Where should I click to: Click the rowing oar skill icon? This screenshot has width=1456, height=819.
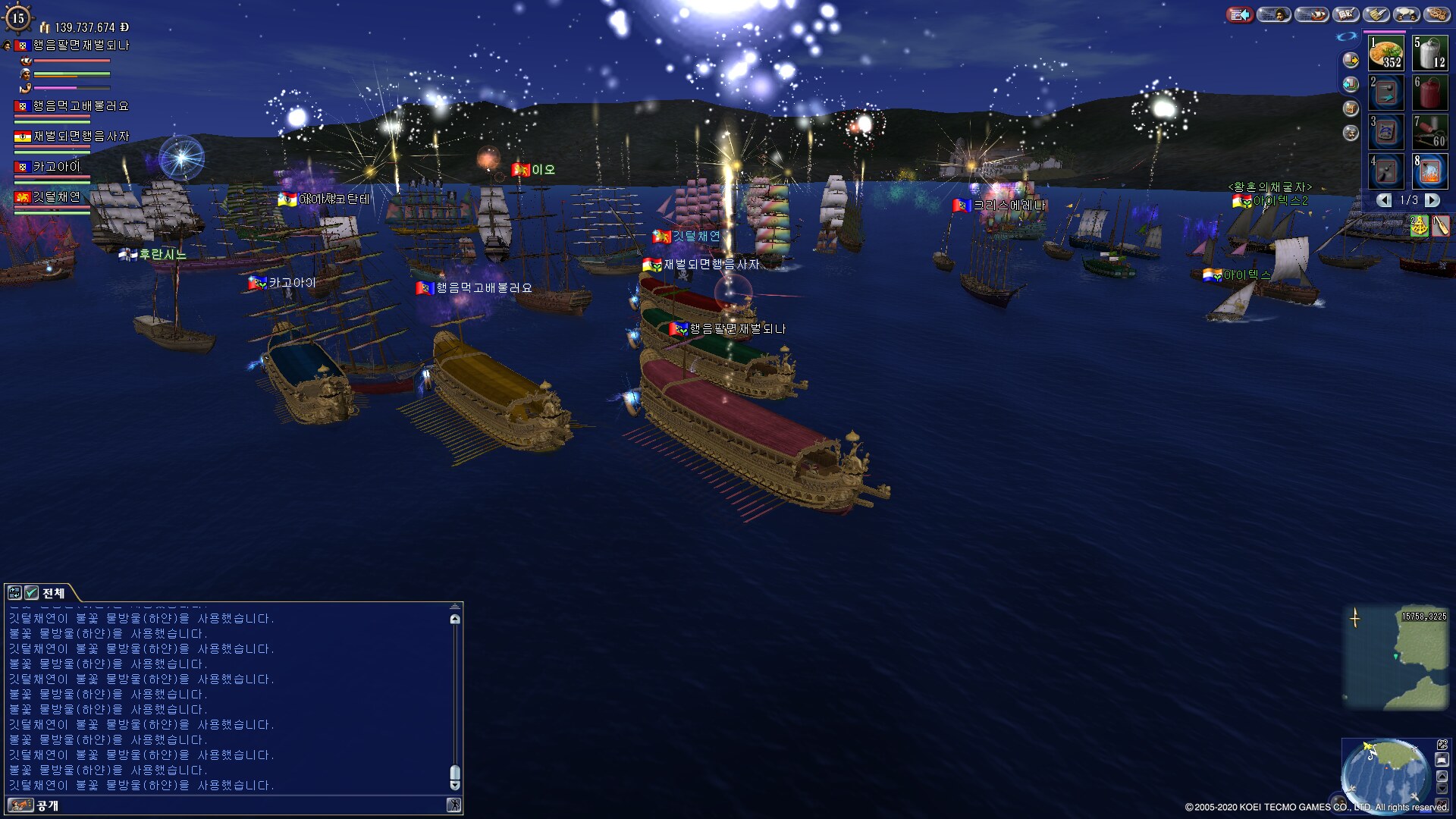coord(1441,226)
